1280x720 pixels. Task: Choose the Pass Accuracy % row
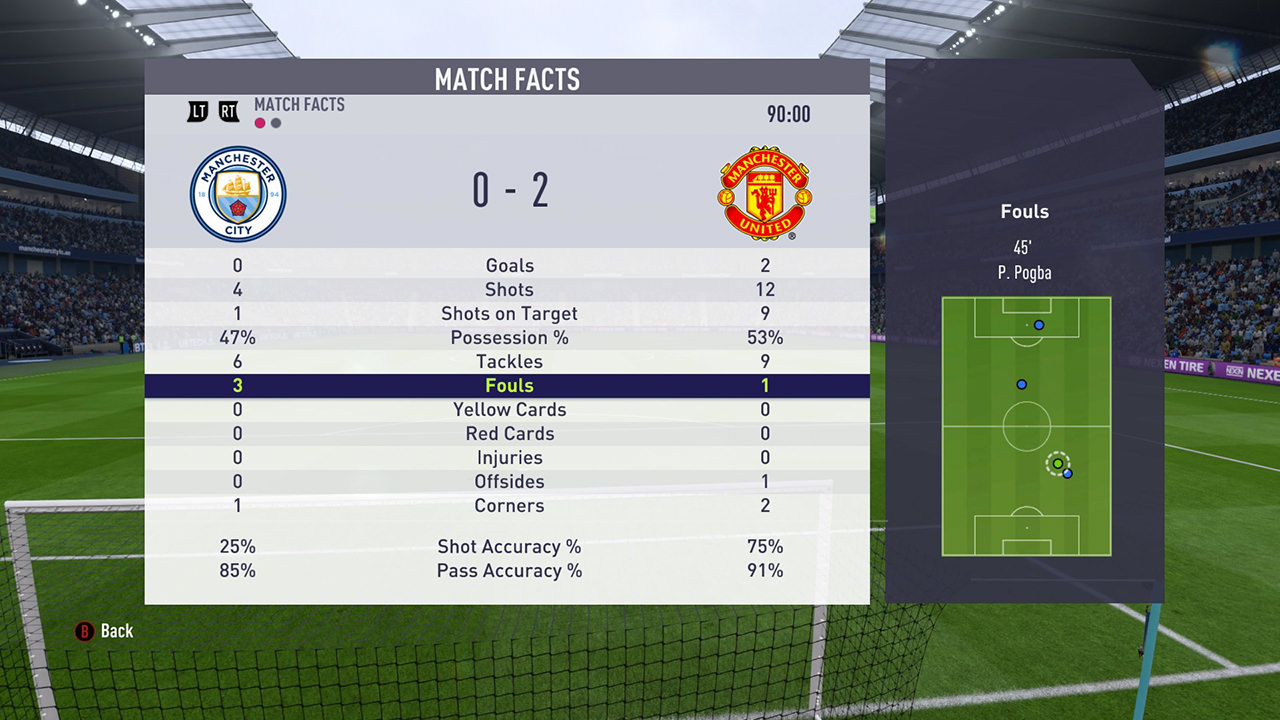(x=509, y=571)
